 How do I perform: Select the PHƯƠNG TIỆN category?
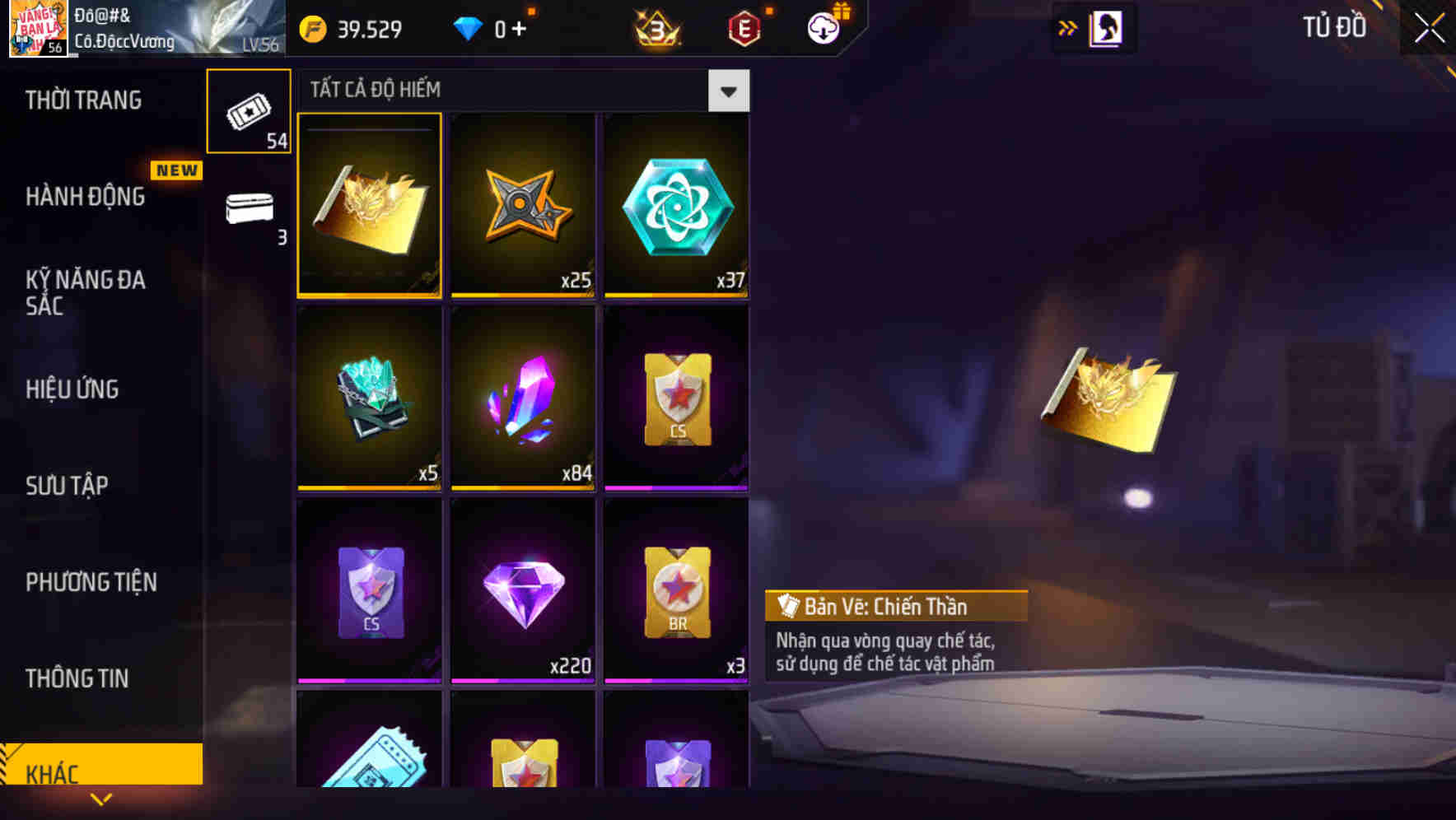(91, 582)
